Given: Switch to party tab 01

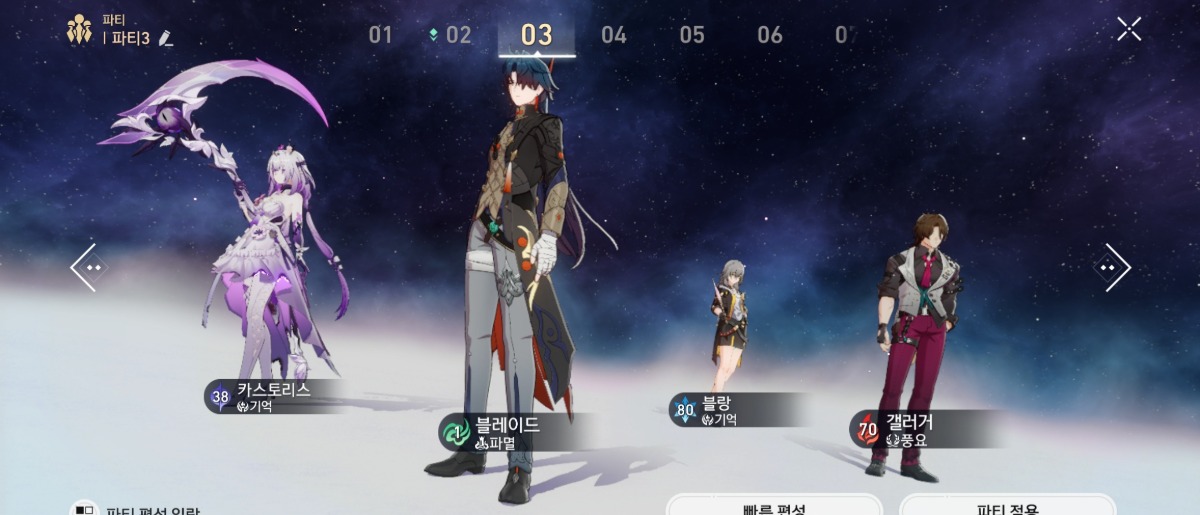Looking at the screenshot, I should coord(380,35).
